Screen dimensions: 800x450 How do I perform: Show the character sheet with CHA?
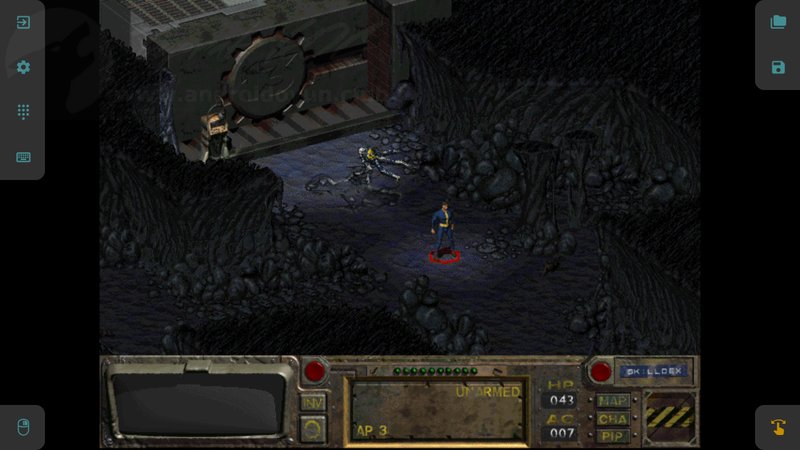coord(613,419)
